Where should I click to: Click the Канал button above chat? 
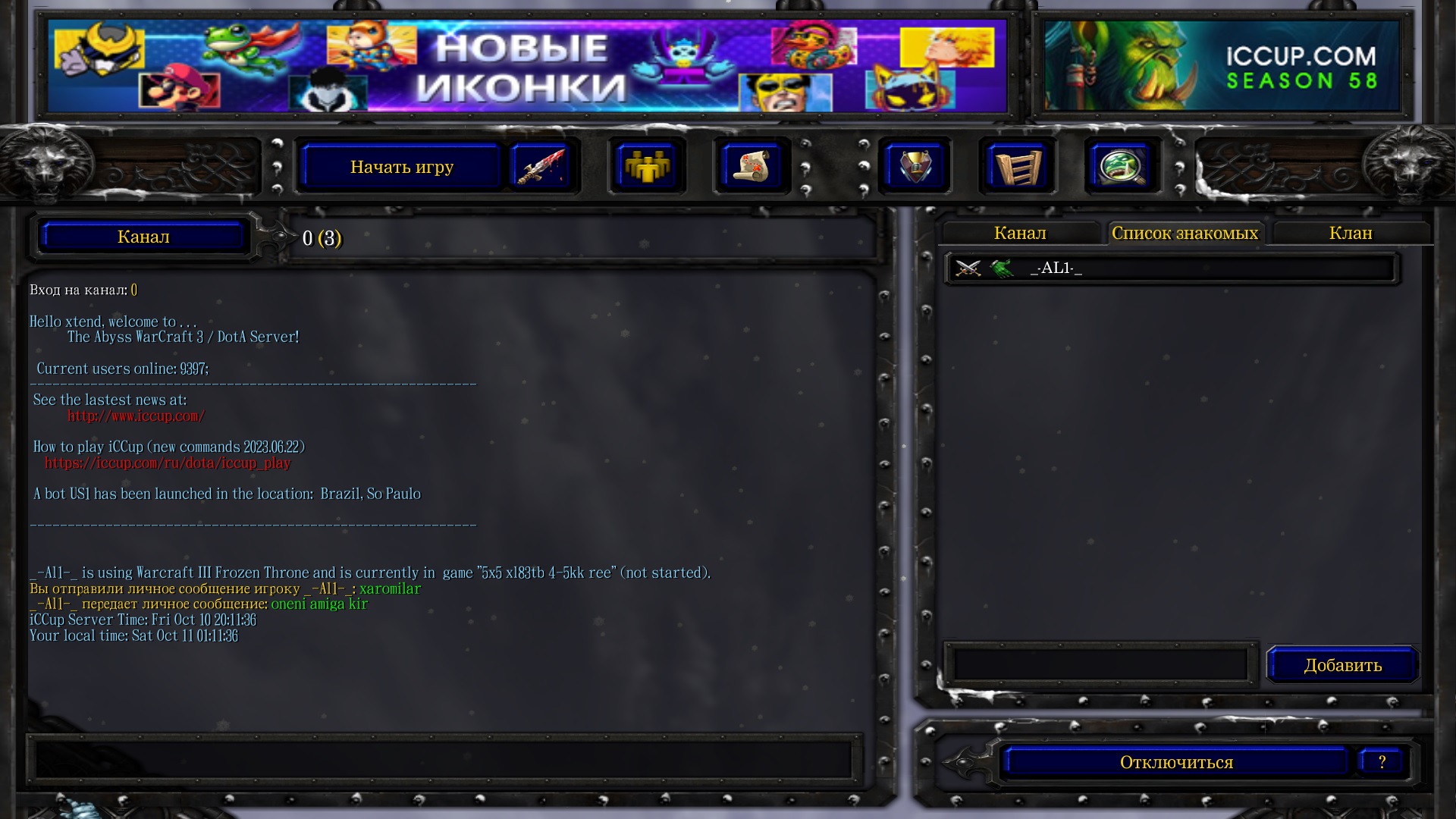click(143, 237)
